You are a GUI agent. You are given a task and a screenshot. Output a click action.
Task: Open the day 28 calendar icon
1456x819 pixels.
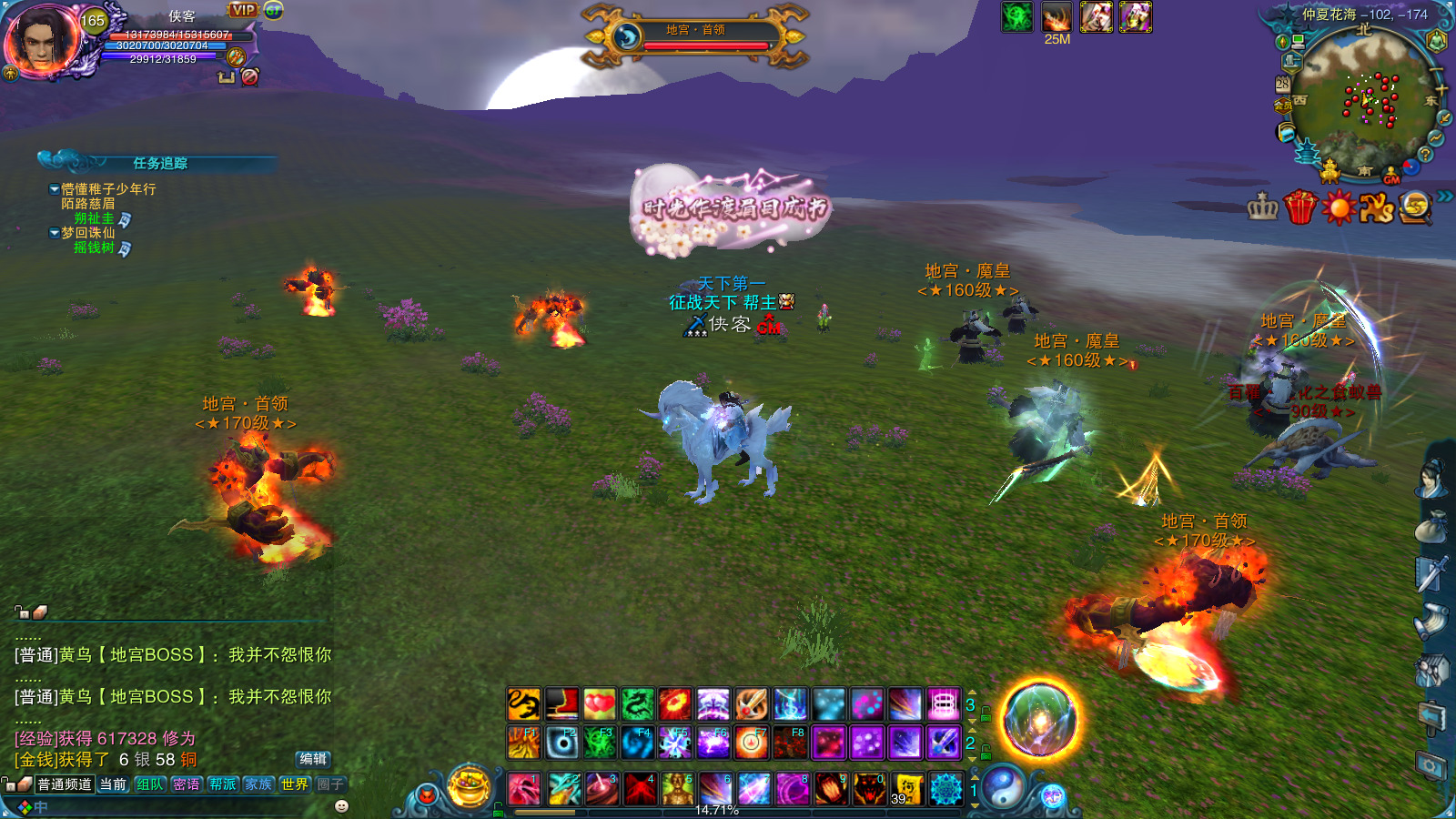coord(1282,83)
